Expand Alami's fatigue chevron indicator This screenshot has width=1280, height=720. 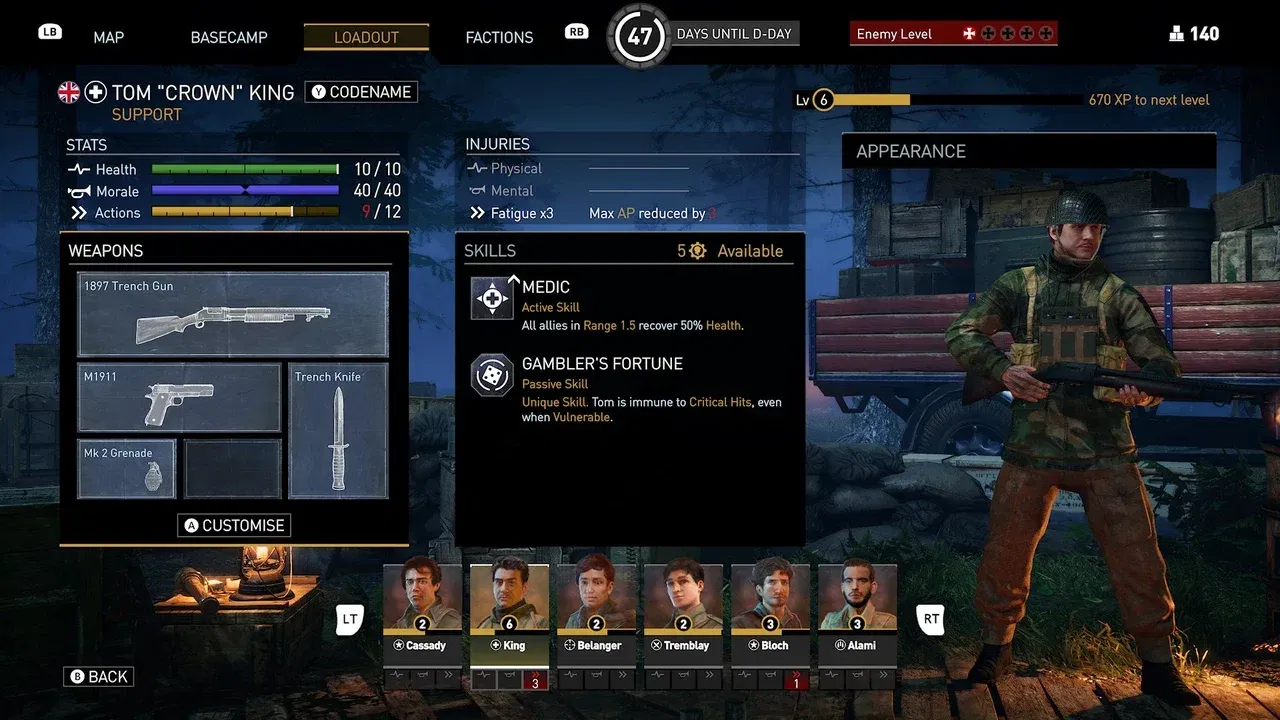pos(884,678)
